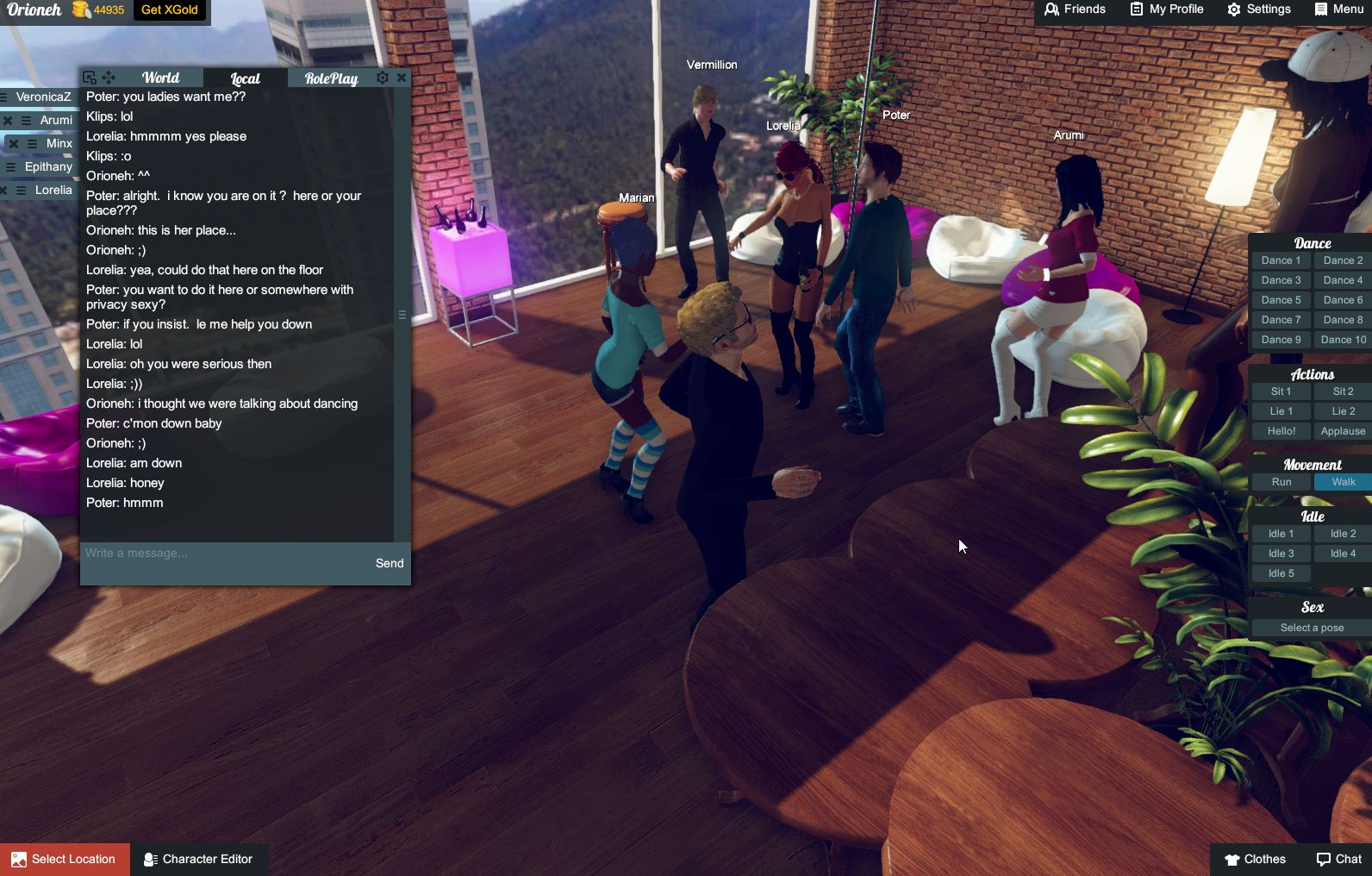
Task: Open the menu next to Arumi's name
Action: pos(27,121)
